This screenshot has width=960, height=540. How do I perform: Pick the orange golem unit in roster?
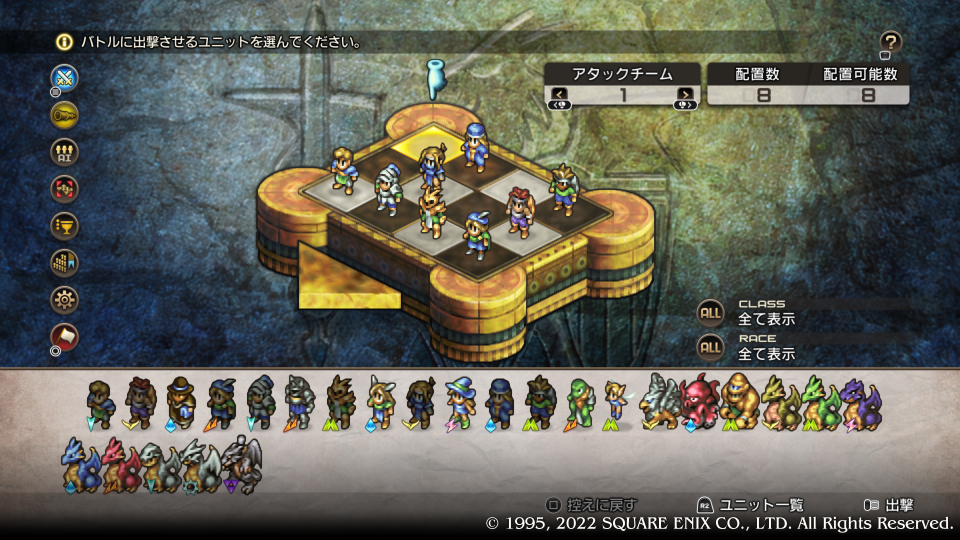(x=738, y=402)
